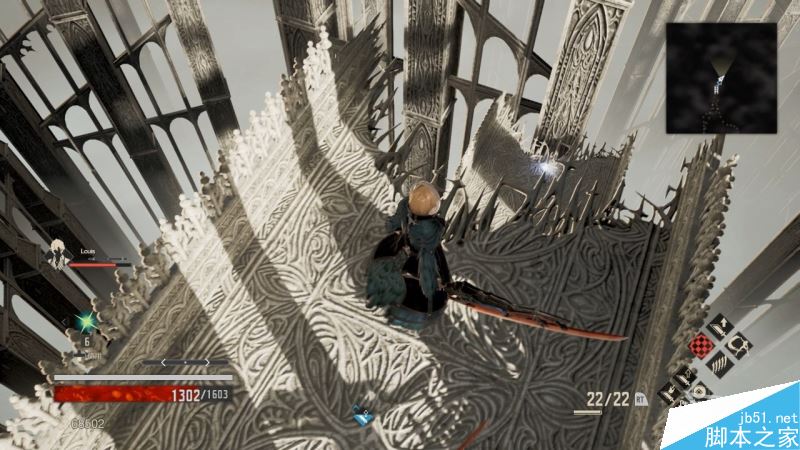Activate the curved horns gift icon

741,346
